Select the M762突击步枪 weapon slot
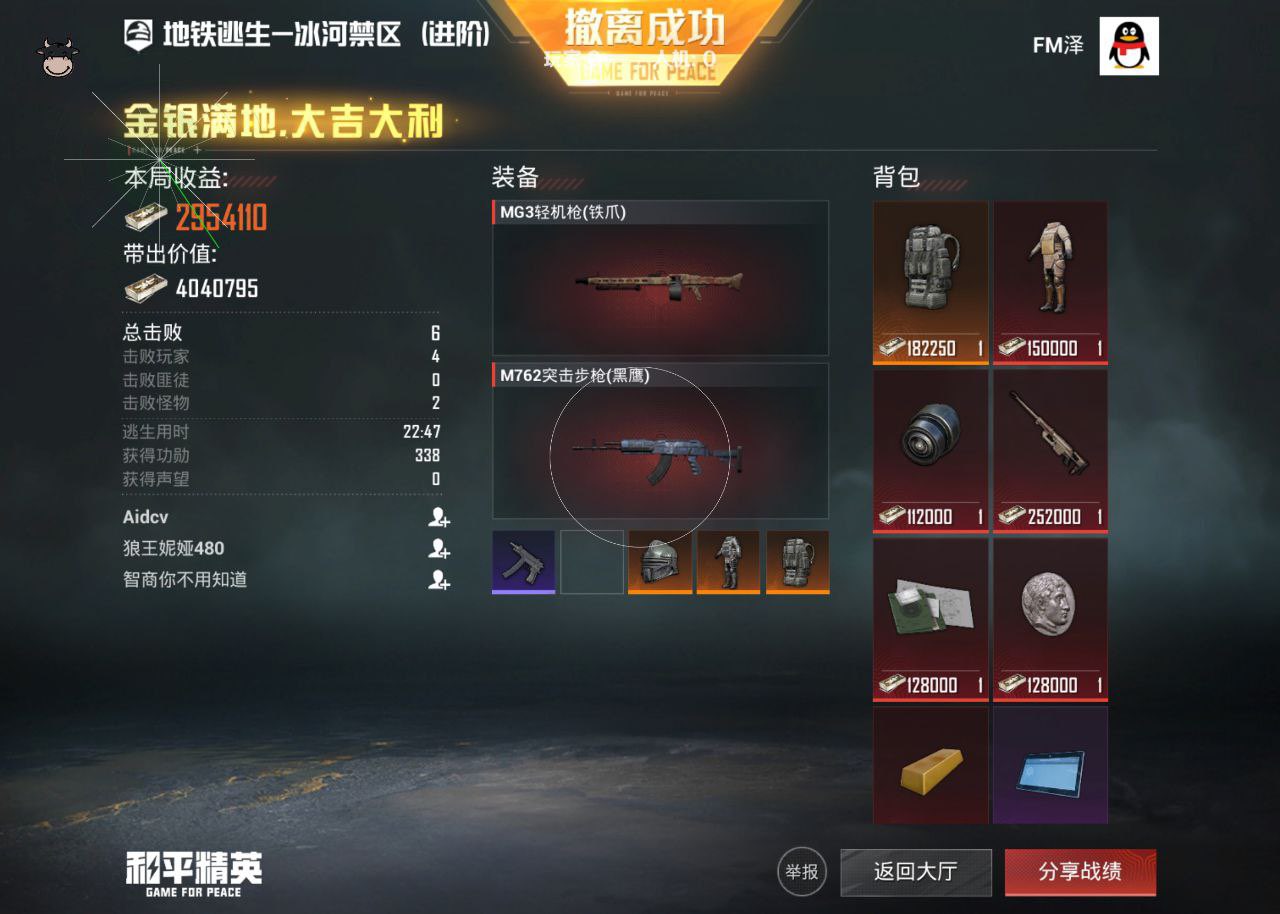Screen dimensions: 1280x914 (x=660, y=442)
